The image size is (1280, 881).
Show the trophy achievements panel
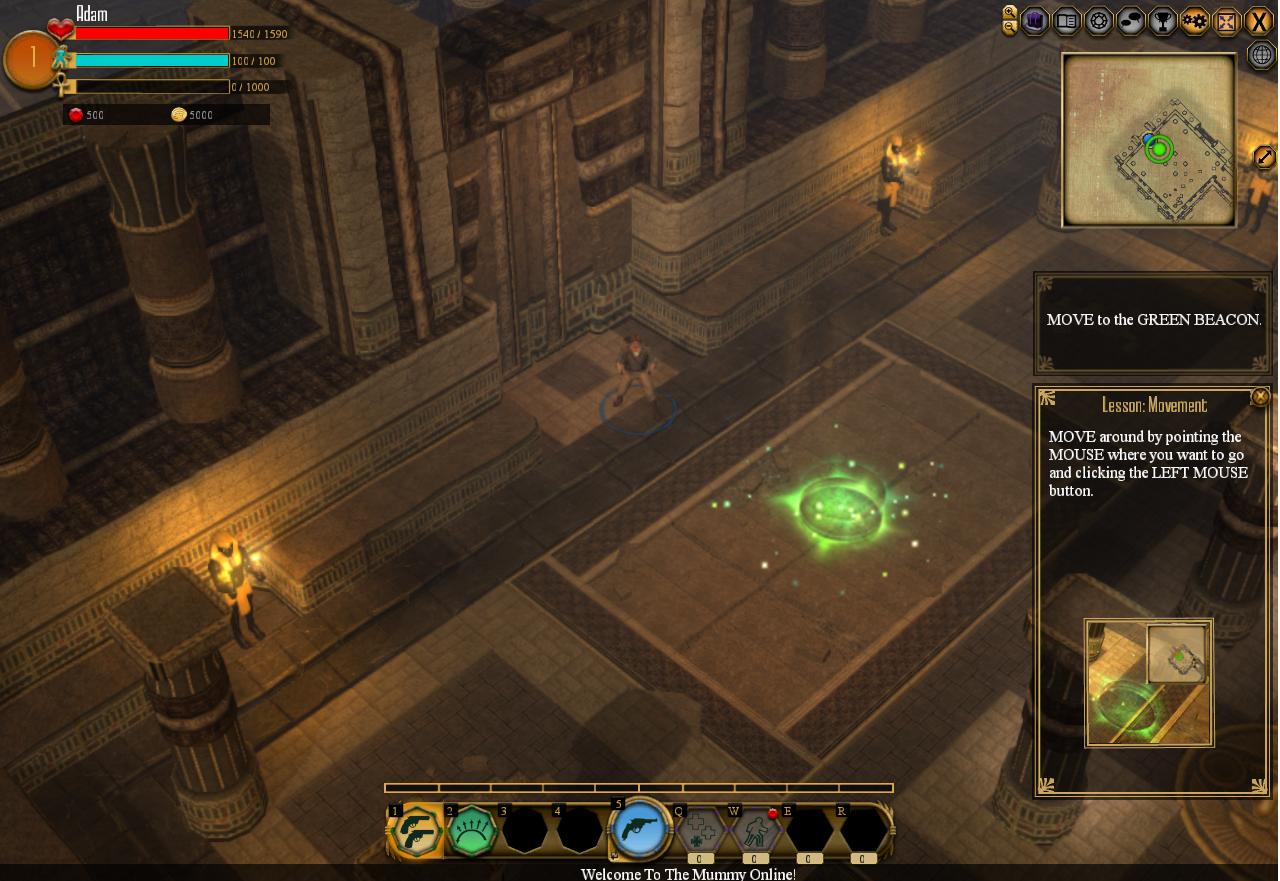coord(1163,21)
